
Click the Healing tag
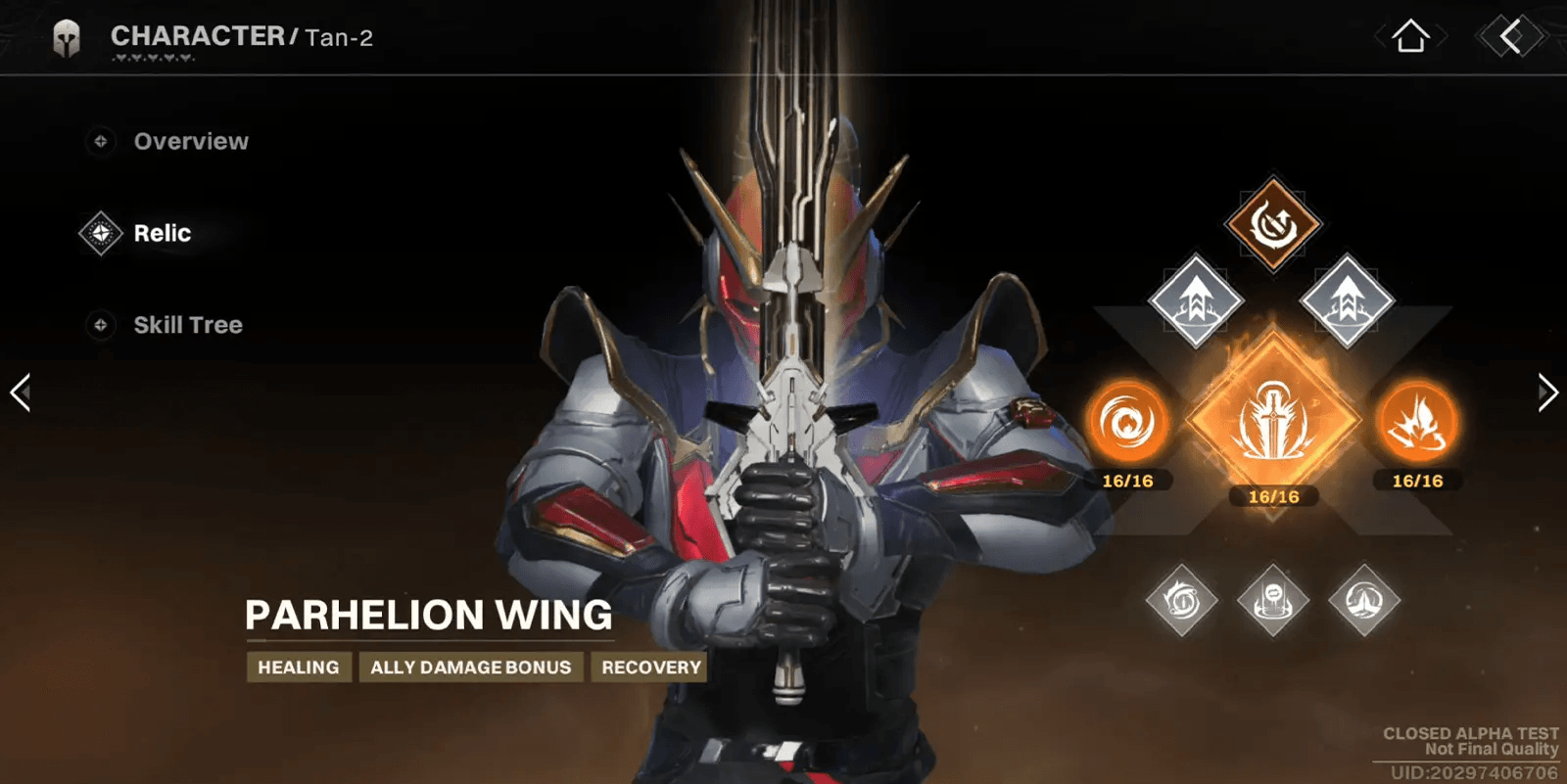[x=299, y=668]
